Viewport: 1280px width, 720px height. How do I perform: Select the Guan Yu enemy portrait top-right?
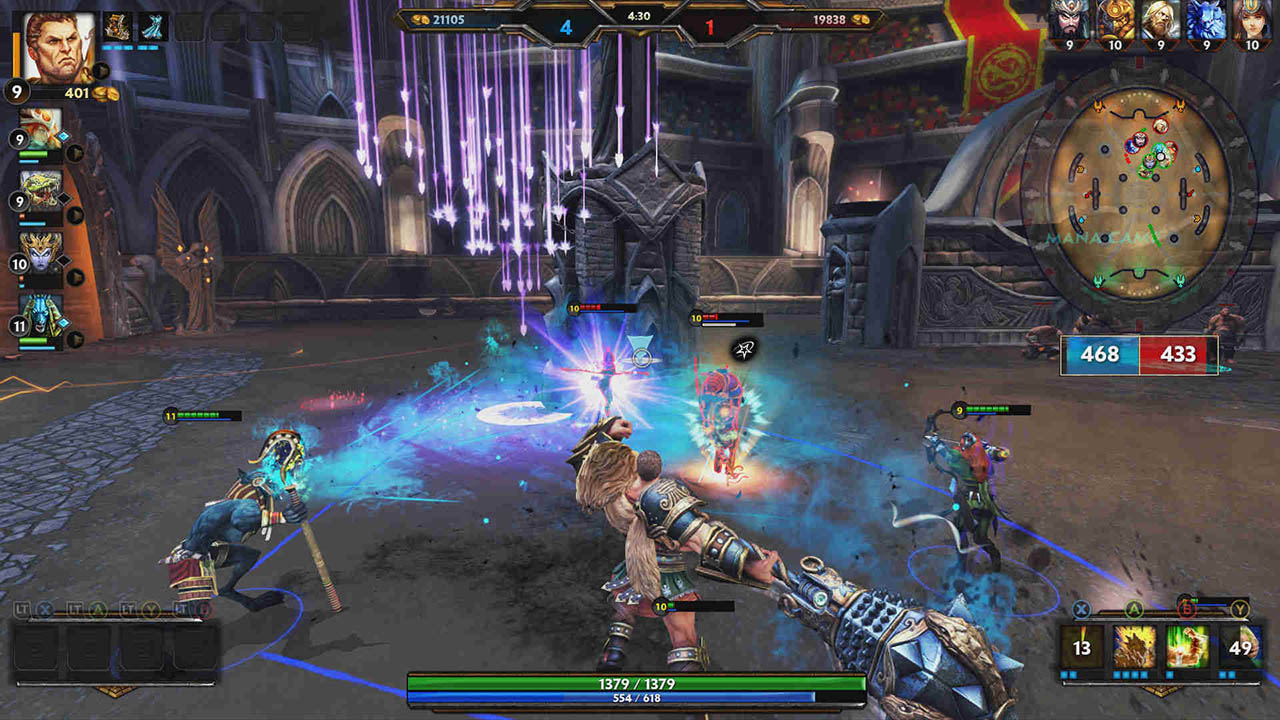(x=1068, y=18)
